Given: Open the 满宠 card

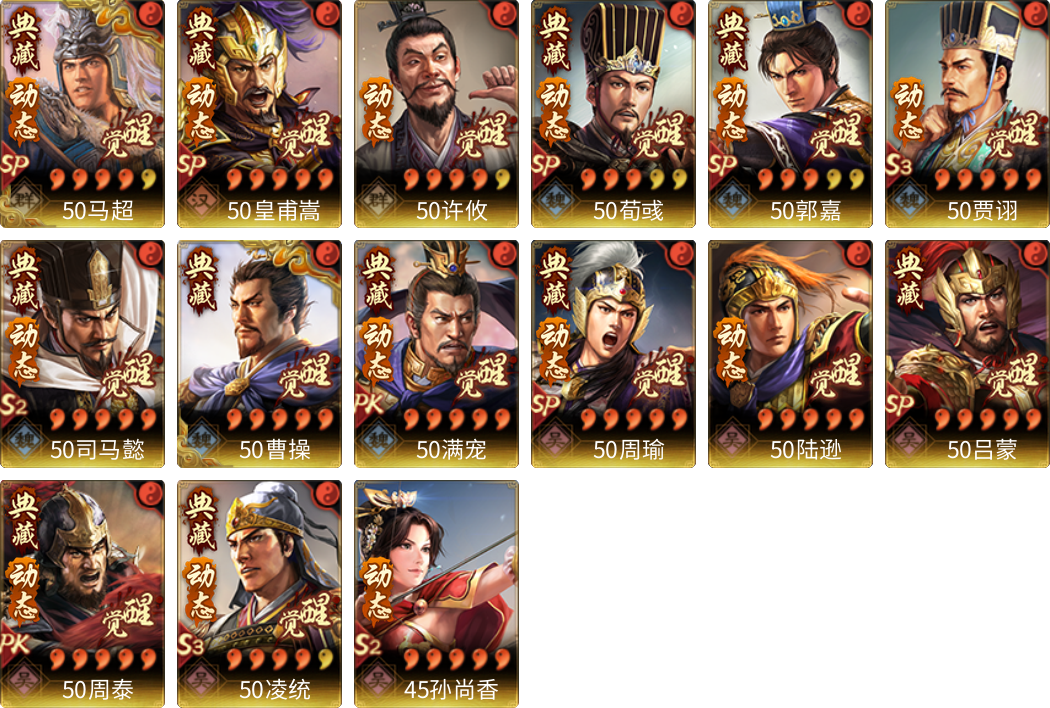Looking at the screenshot, I should [436, 353].
